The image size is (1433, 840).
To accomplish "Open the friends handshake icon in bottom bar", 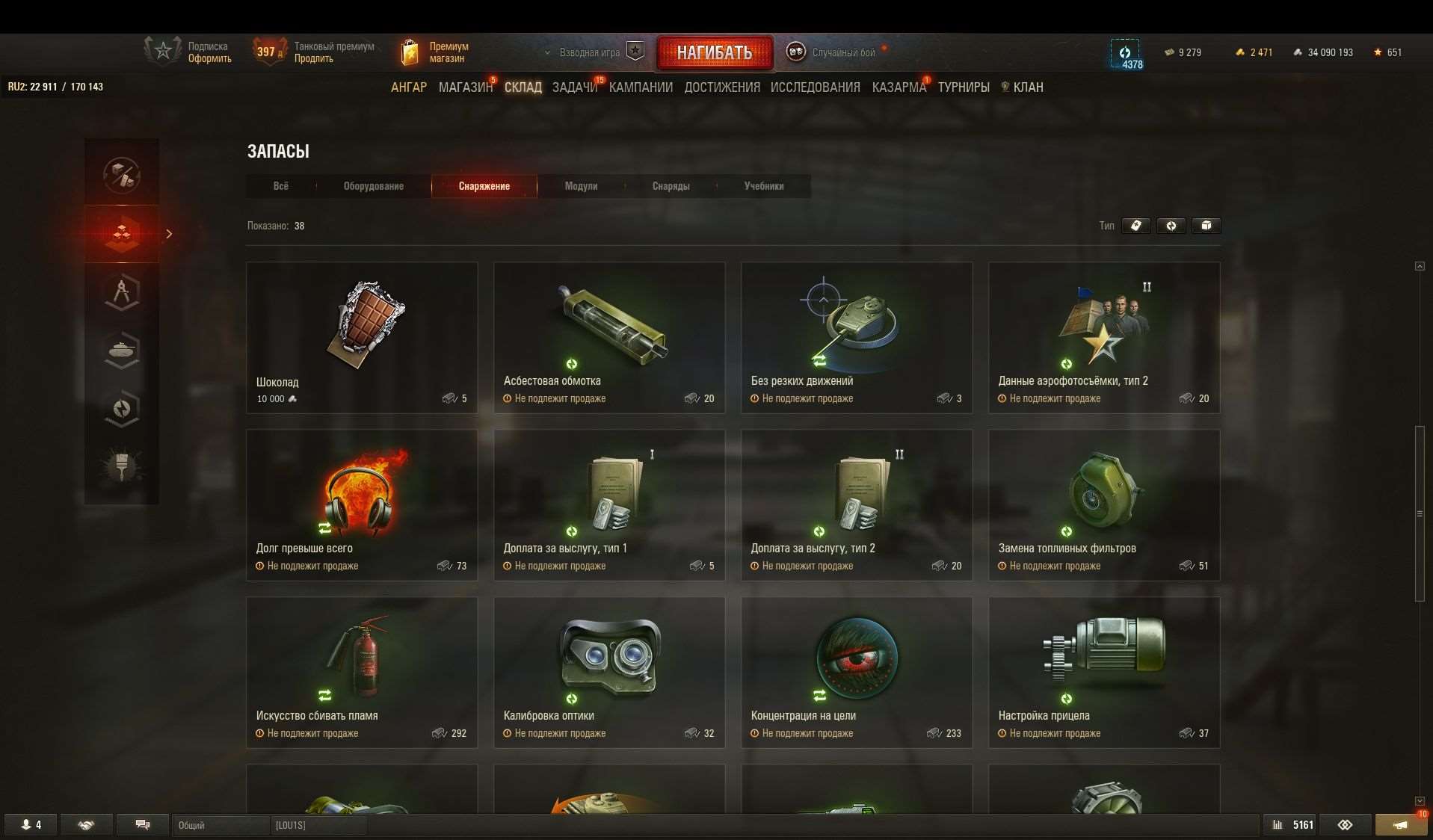I will pyautogui.click(x=86, y=825).
